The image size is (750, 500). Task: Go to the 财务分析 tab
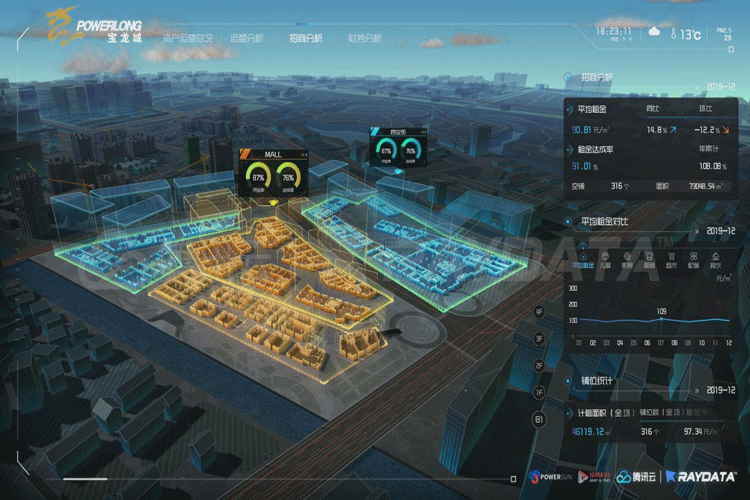(x=364, y=38)
